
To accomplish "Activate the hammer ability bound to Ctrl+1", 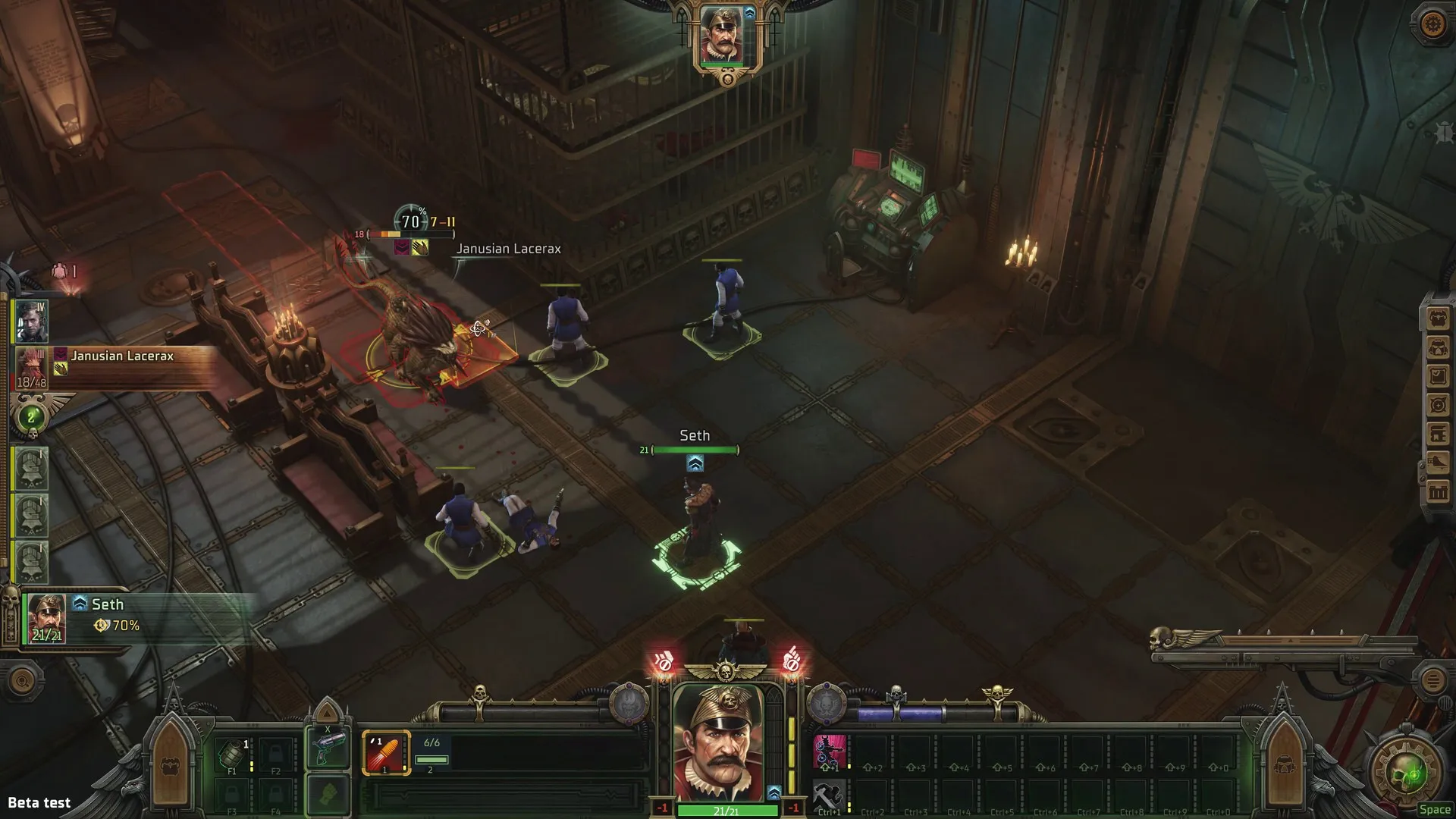I will (828, 794).
